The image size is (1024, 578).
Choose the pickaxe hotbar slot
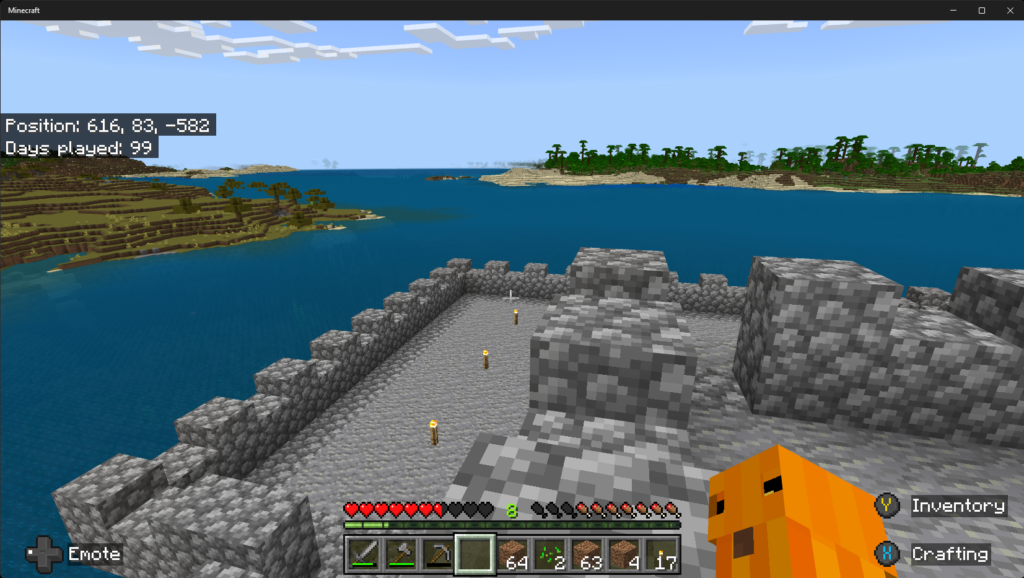coord(436,553)
